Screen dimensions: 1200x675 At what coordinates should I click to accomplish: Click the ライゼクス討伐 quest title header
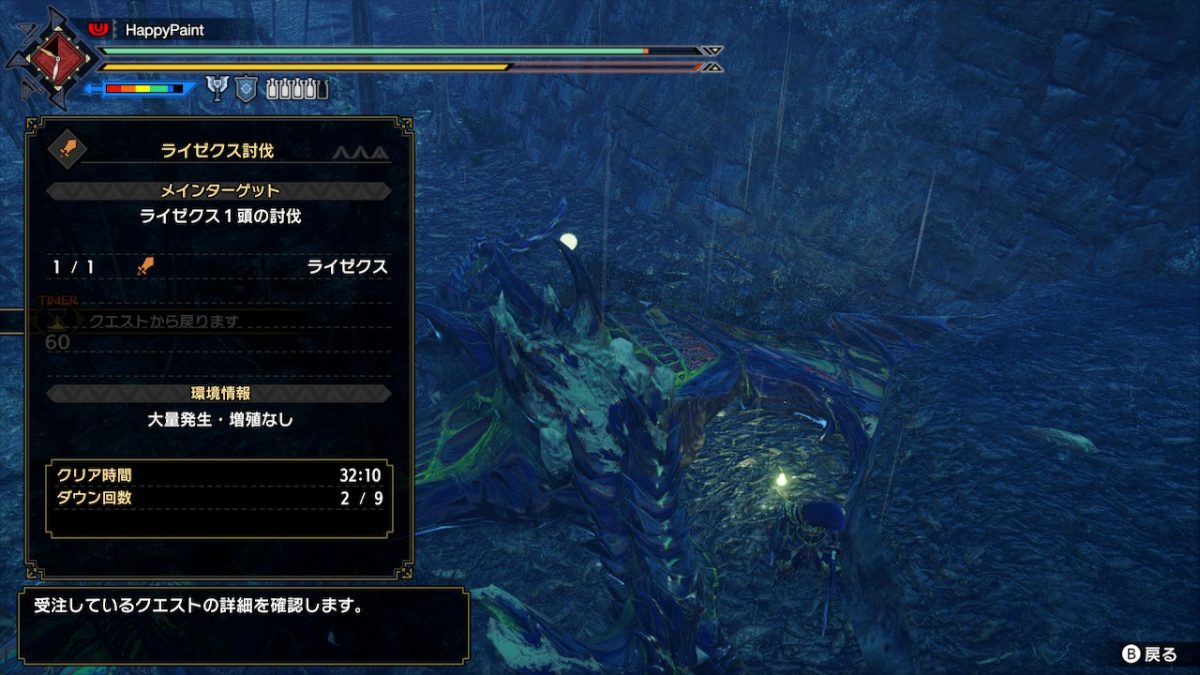[x=217, y=151]
